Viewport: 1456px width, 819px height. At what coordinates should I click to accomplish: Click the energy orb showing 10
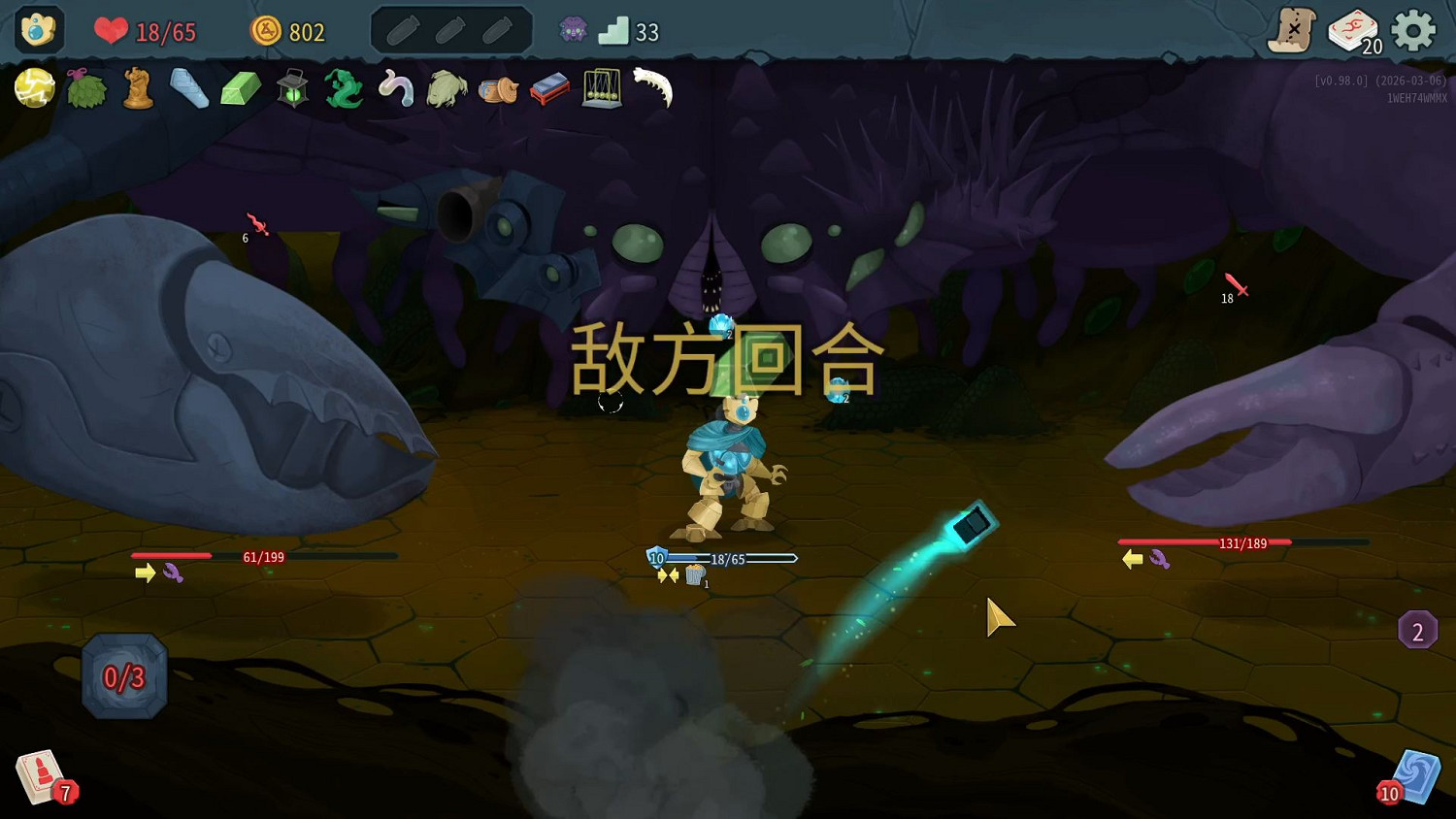pos(656,558)
